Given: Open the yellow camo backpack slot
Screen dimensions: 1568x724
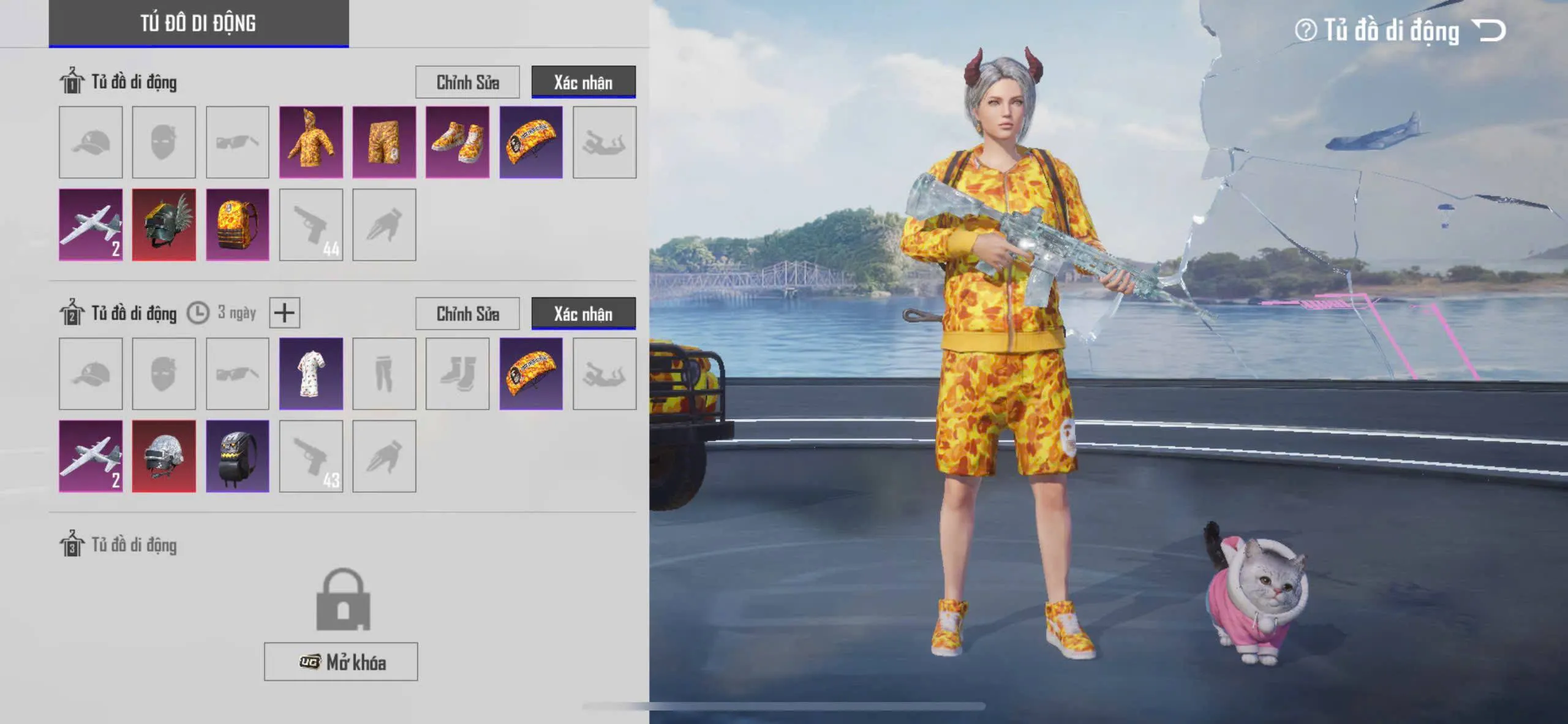Looking at the screenshot, I should 238,225.
